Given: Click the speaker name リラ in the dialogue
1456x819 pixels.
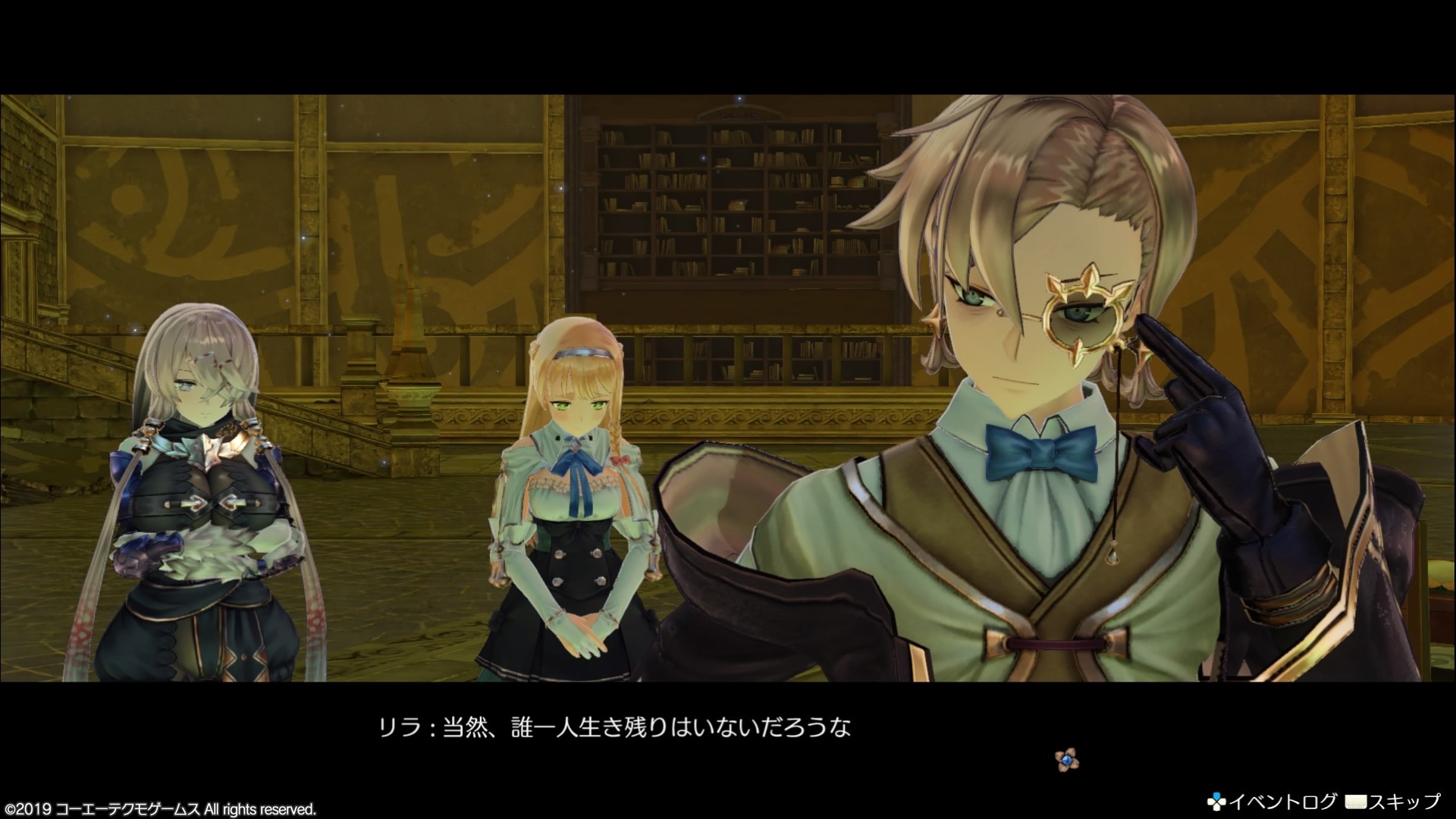Looking at the screenshot, I should tap(400, 727).
